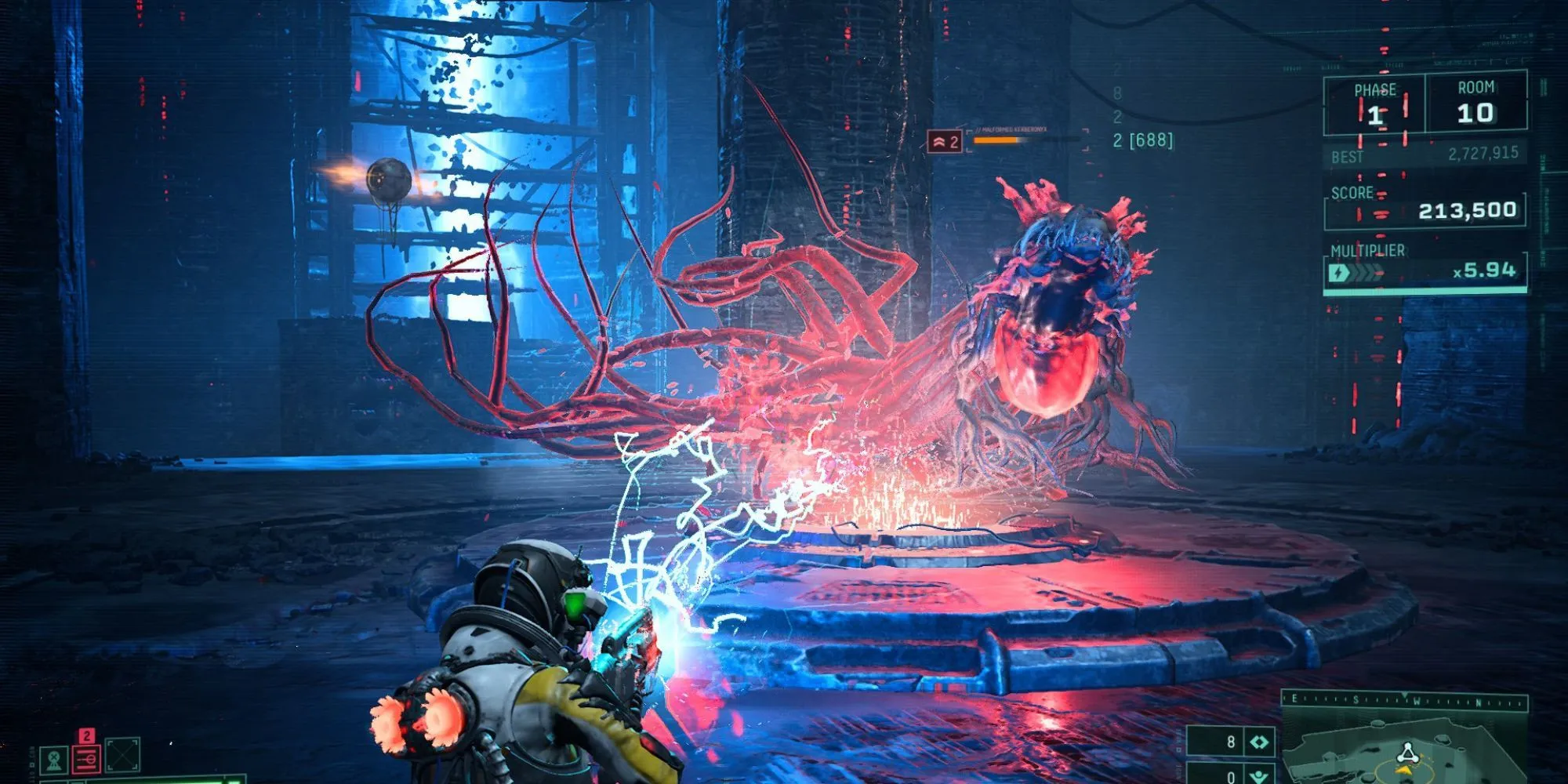Toggle the empty consumable slot with X crosshair
The image size is (1568, 784).
(x=122, y=756)
